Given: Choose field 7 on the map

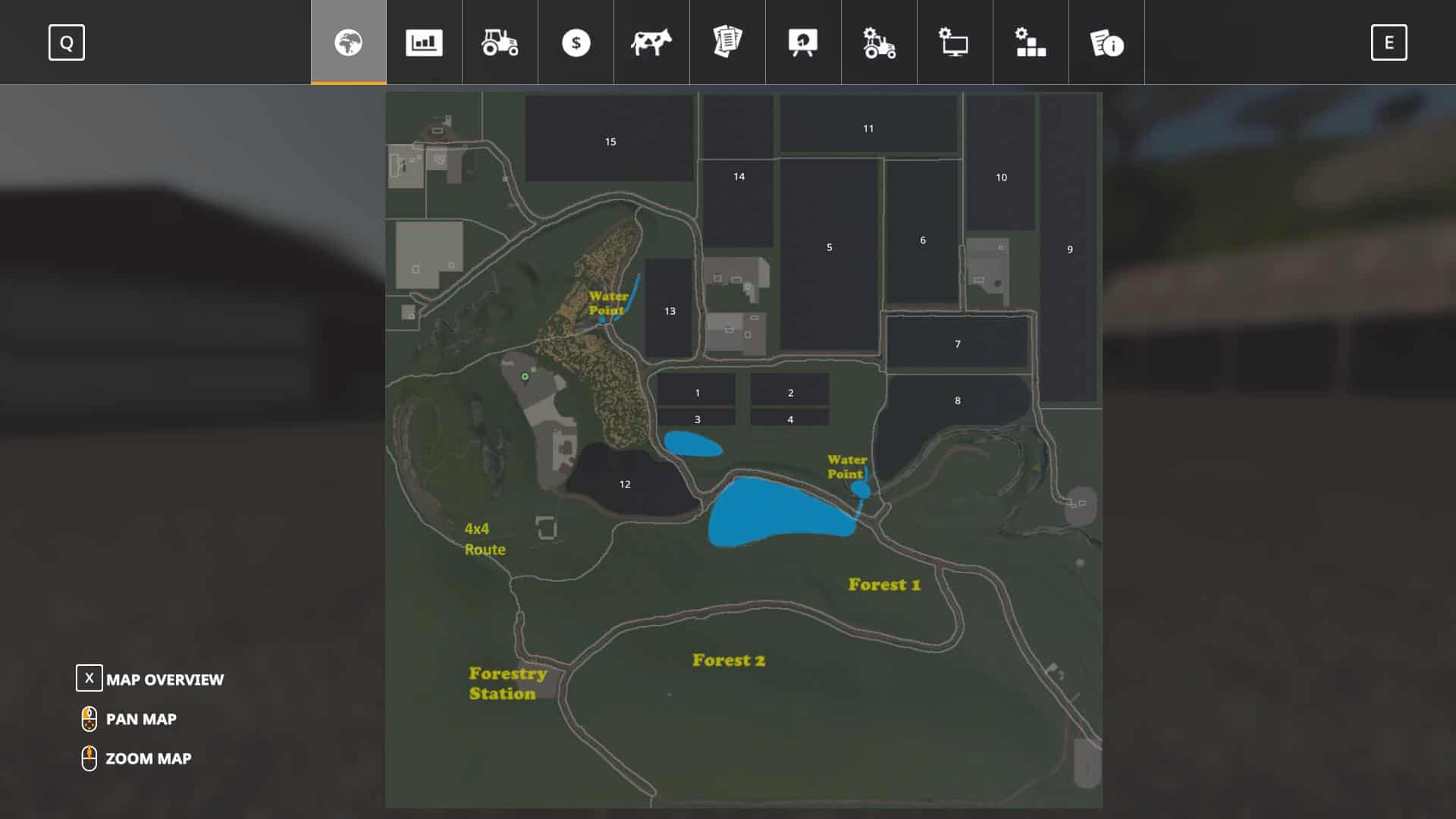Looking at the screenshot, I should tap(957, 344).
